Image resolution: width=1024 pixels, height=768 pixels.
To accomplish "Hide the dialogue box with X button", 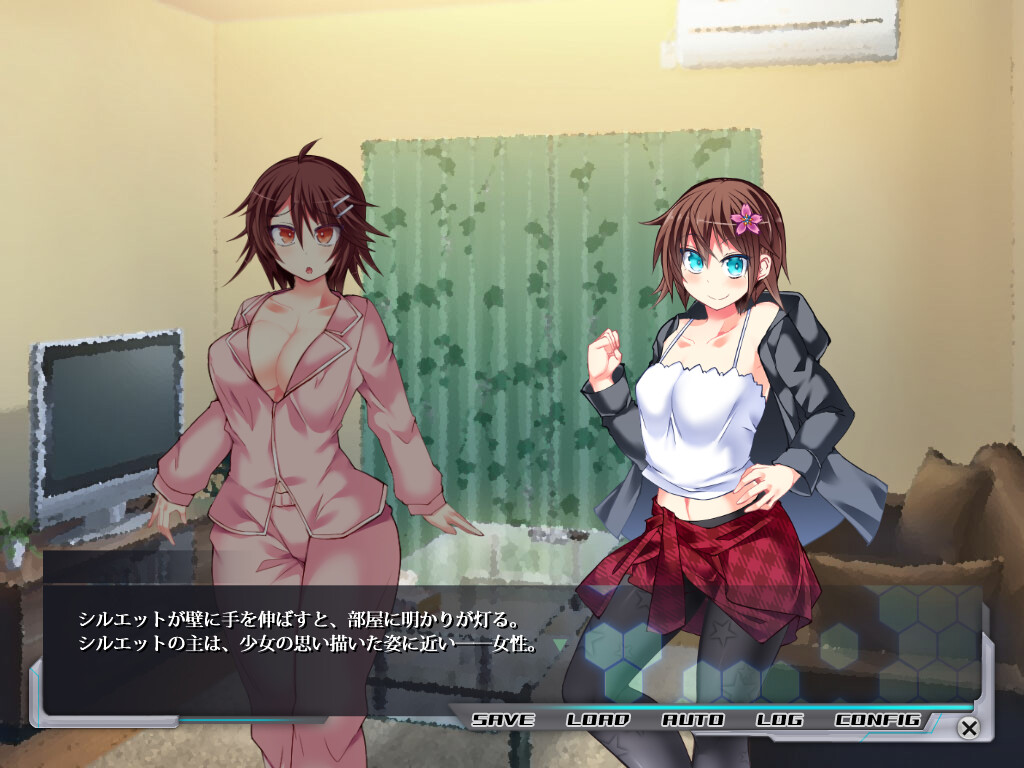I will tap(968, 727).
